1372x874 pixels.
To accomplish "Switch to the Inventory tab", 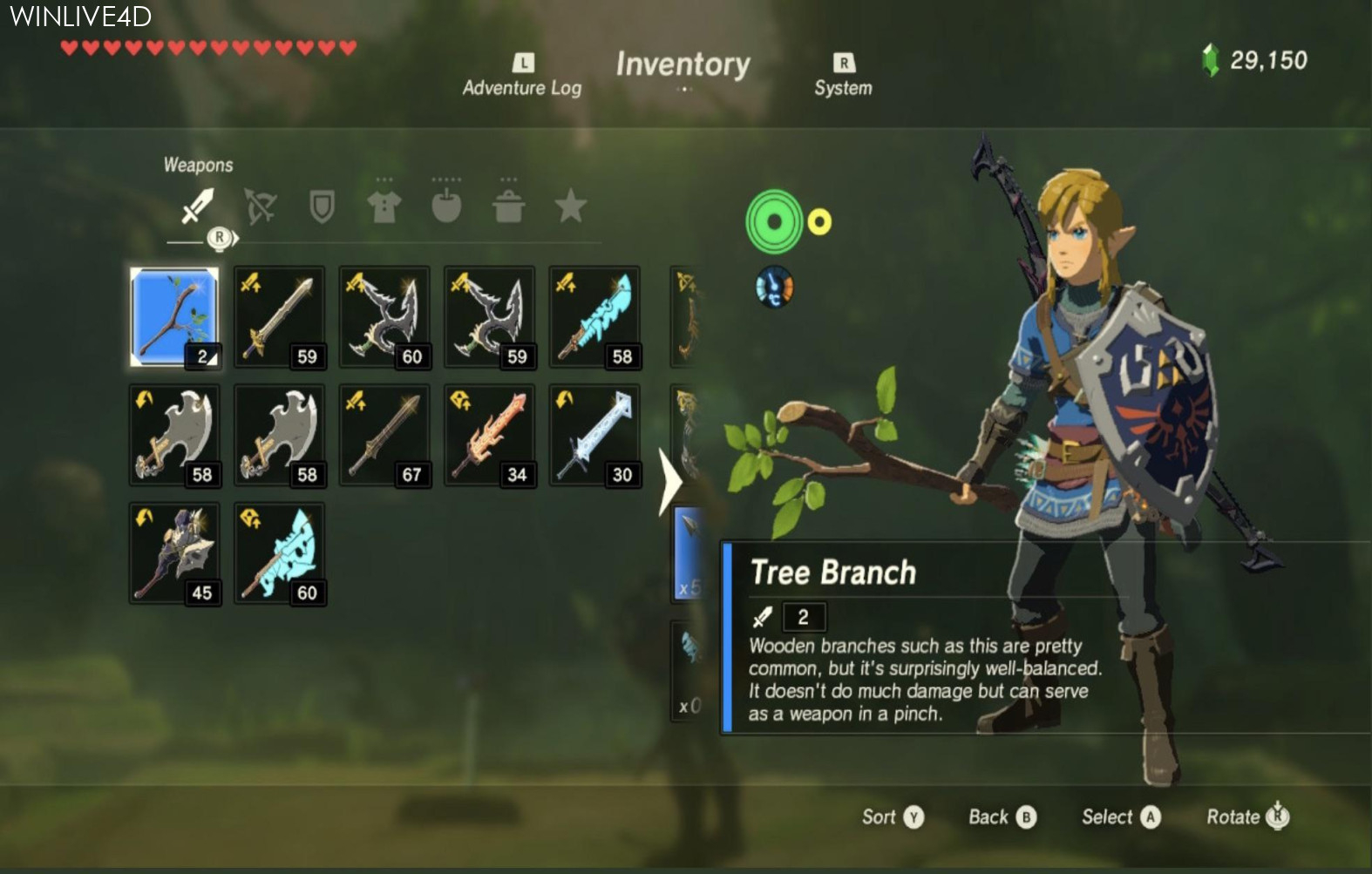I will click(683, 64).
